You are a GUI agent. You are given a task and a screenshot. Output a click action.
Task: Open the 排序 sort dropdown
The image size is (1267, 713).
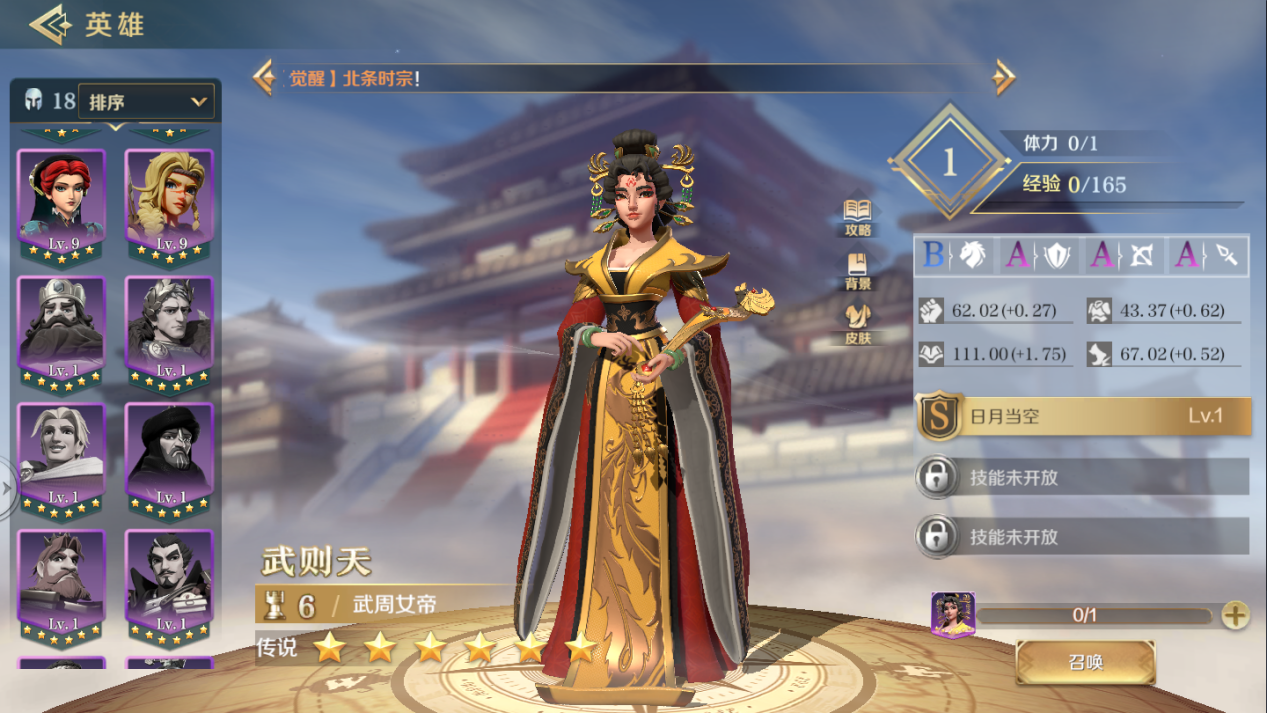146,101
